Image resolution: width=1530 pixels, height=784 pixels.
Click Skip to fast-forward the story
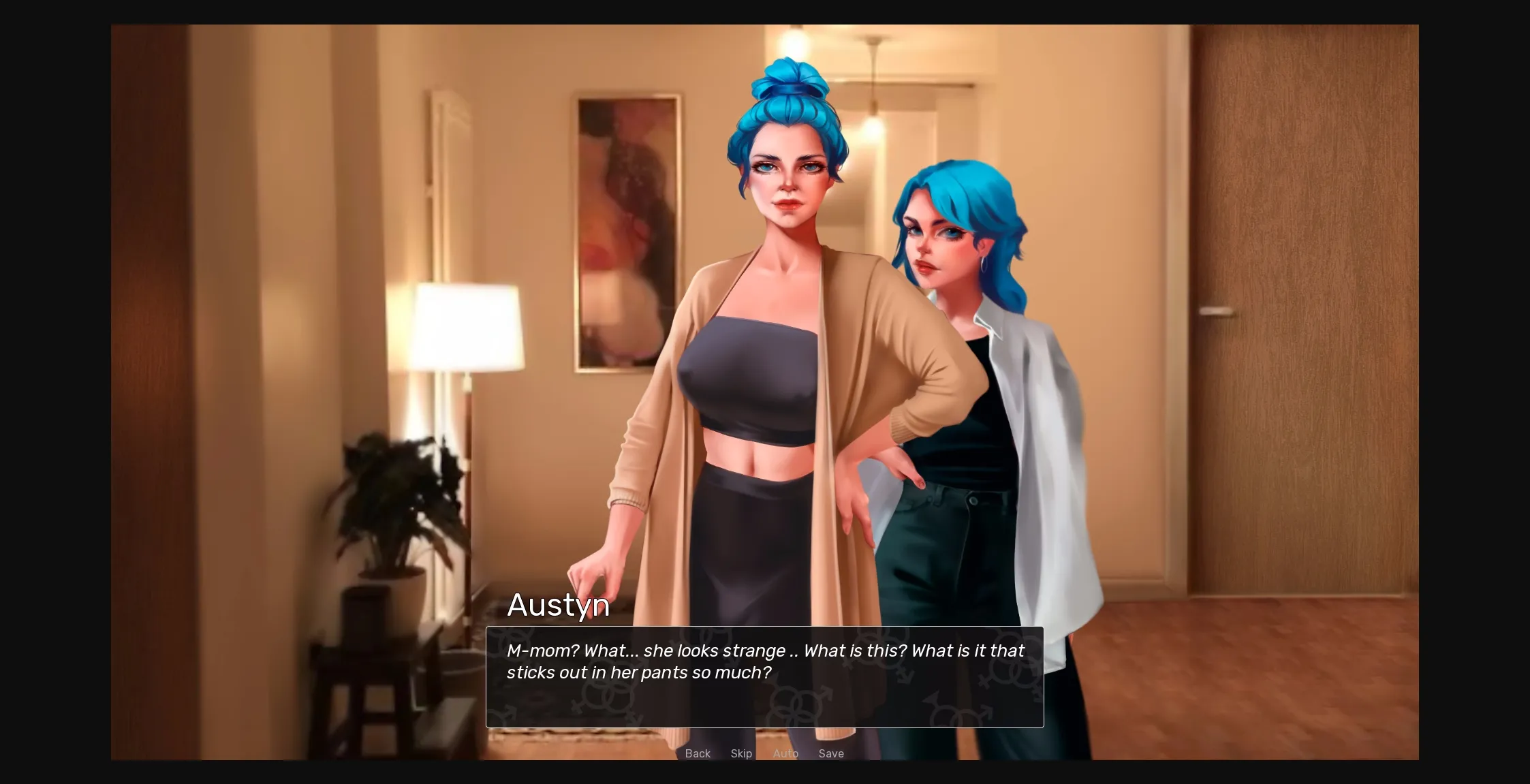pos(741,753)
